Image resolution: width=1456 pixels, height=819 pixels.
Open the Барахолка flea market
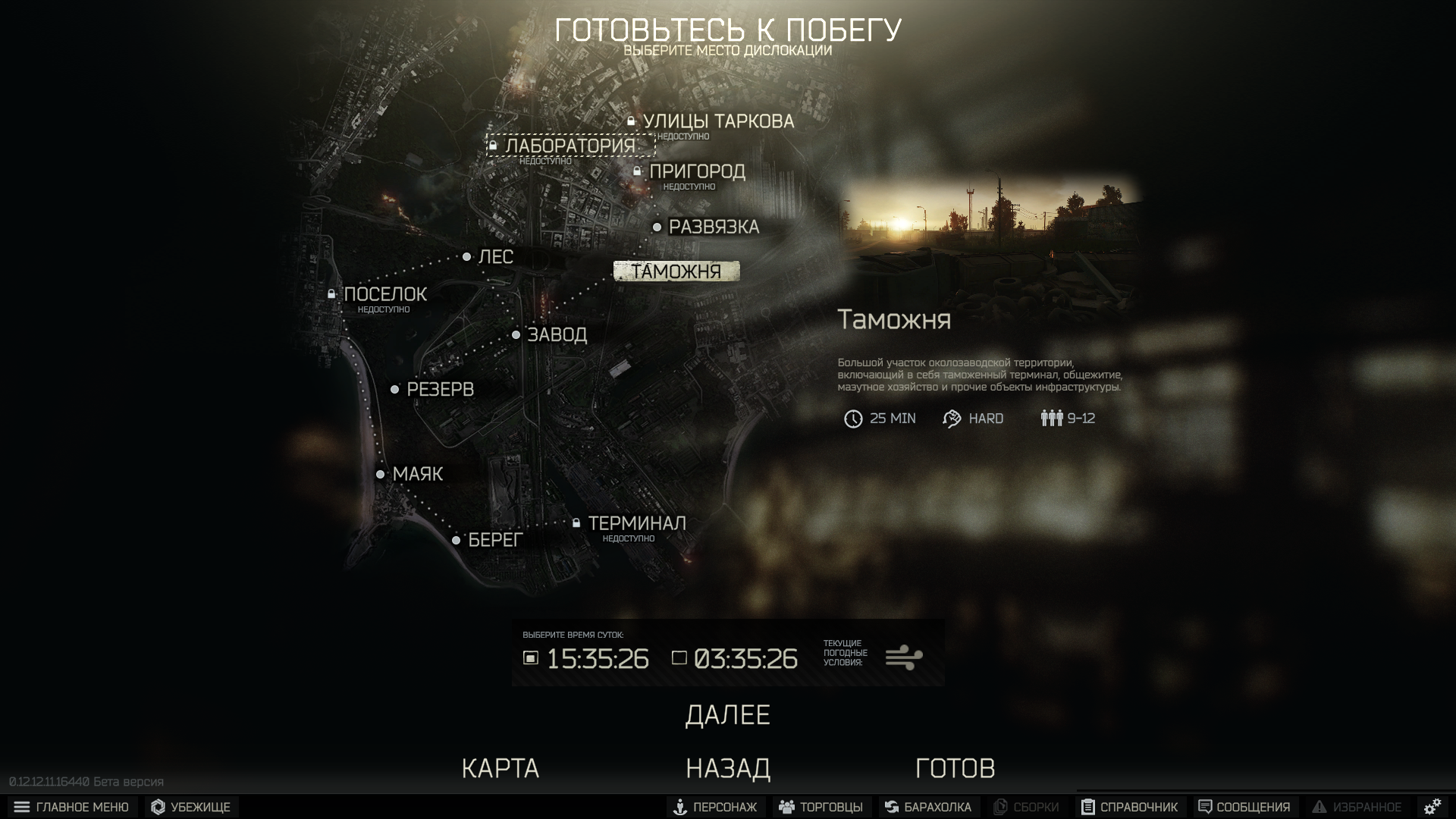tap(928, 807)
